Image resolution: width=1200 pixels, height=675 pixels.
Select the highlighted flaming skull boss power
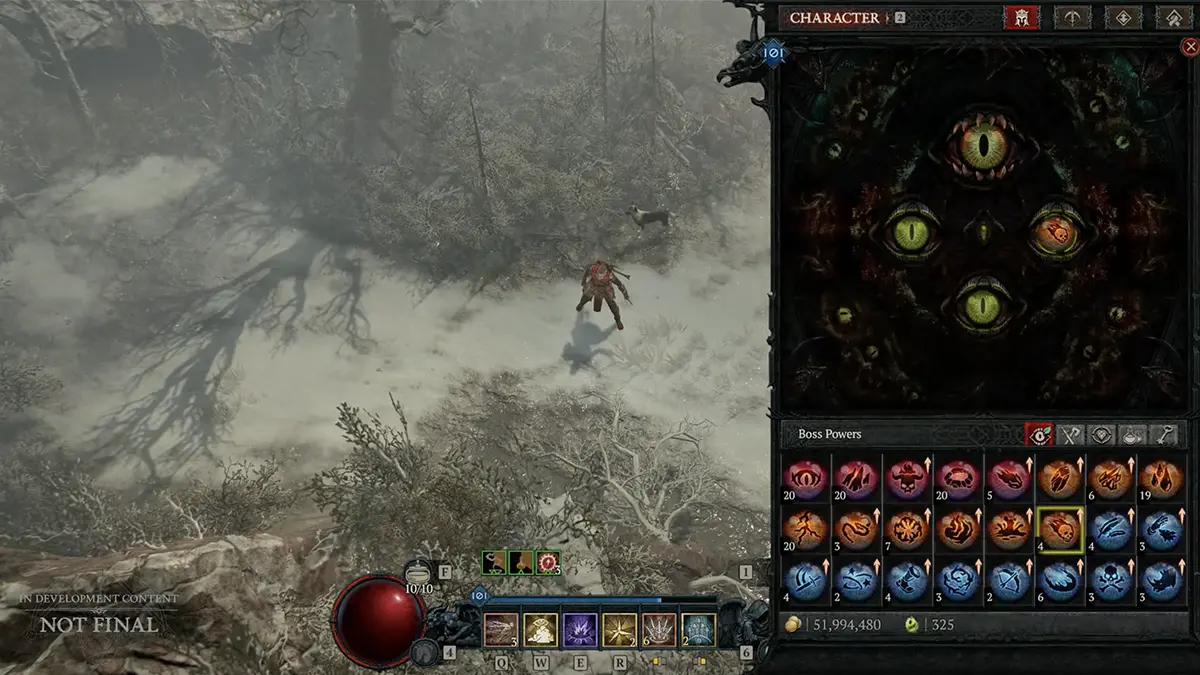[x=1059, y=530]
